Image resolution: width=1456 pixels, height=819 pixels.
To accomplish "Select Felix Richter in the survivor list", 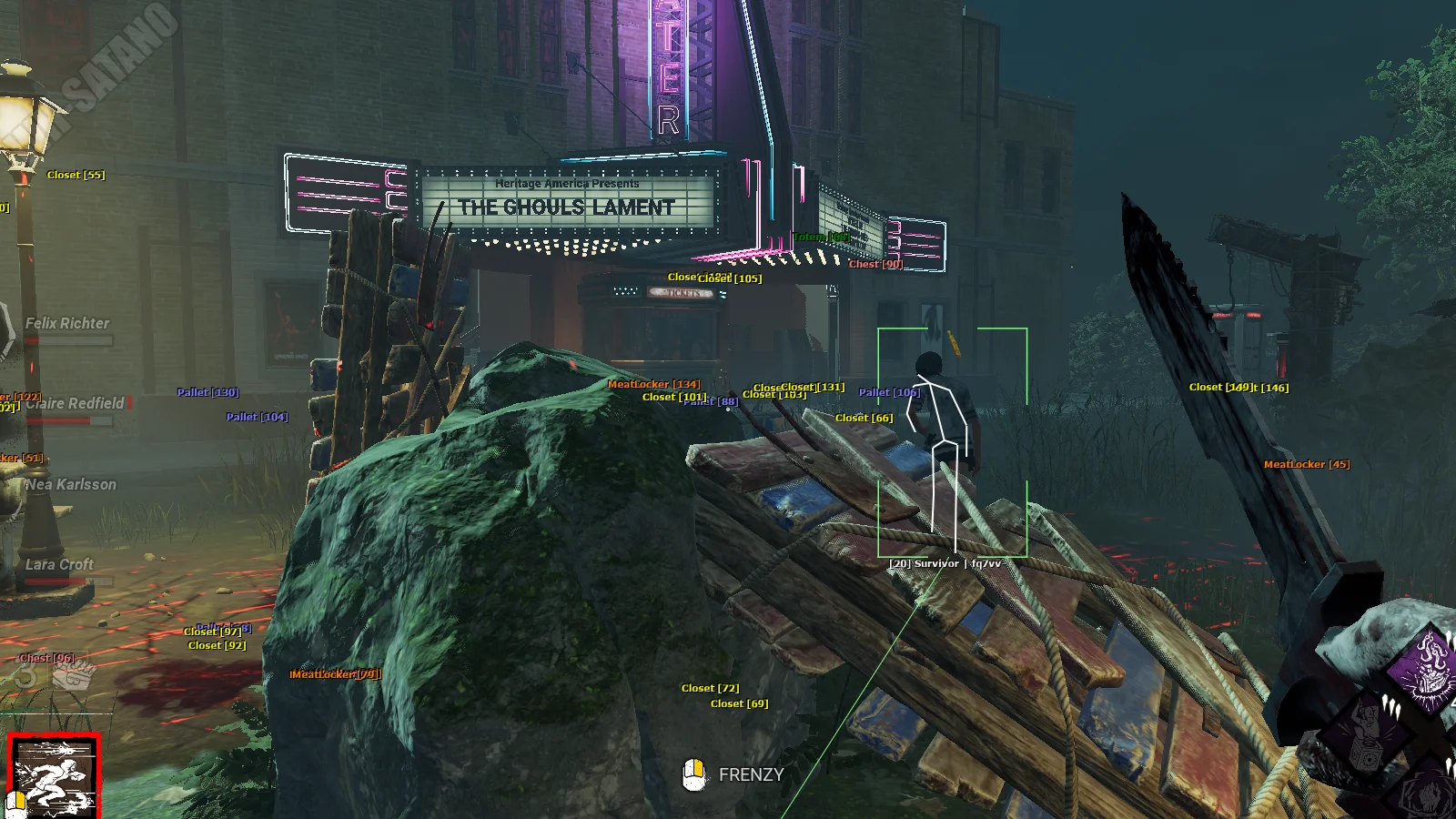I will [66, 324].
